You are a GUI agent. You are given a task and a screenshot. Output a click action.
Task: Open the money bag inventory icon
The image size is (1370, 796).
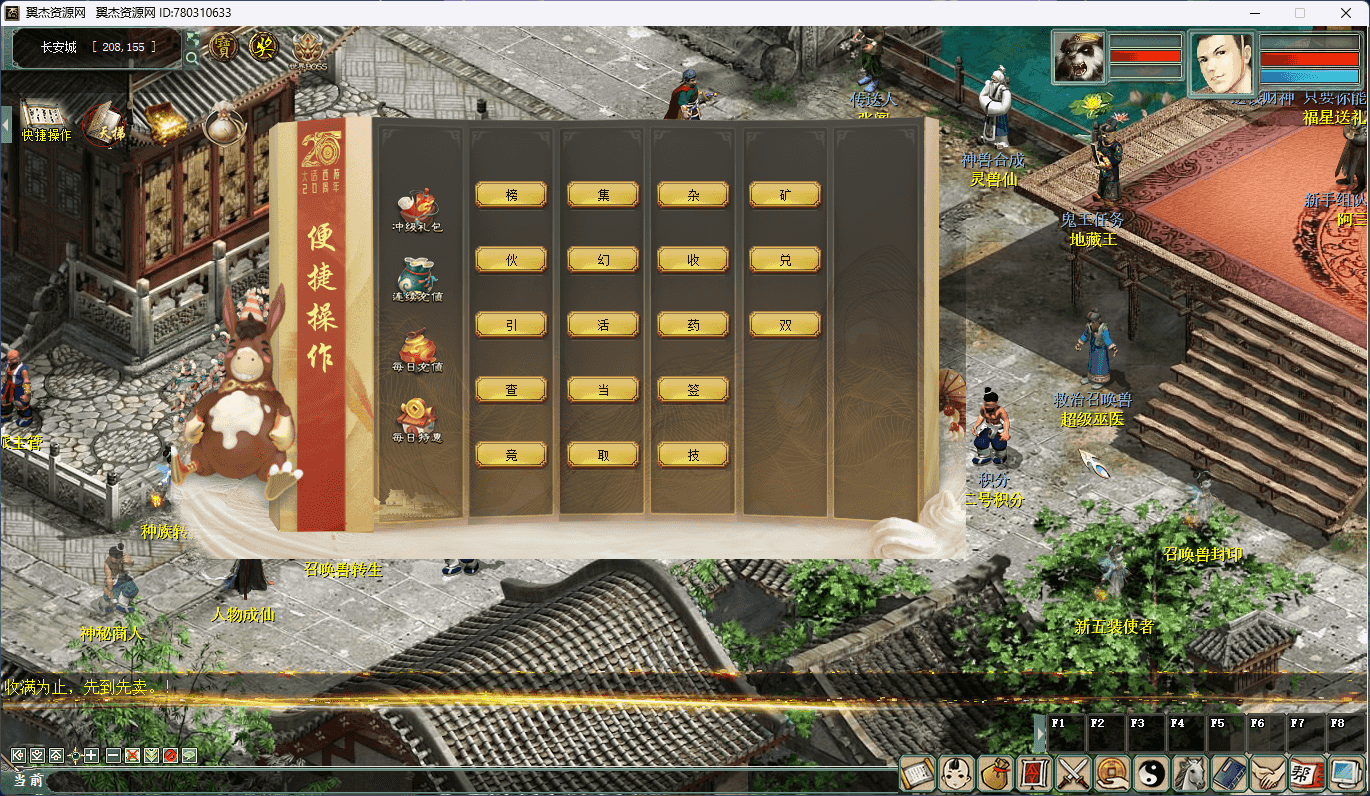tap(995, 773)
